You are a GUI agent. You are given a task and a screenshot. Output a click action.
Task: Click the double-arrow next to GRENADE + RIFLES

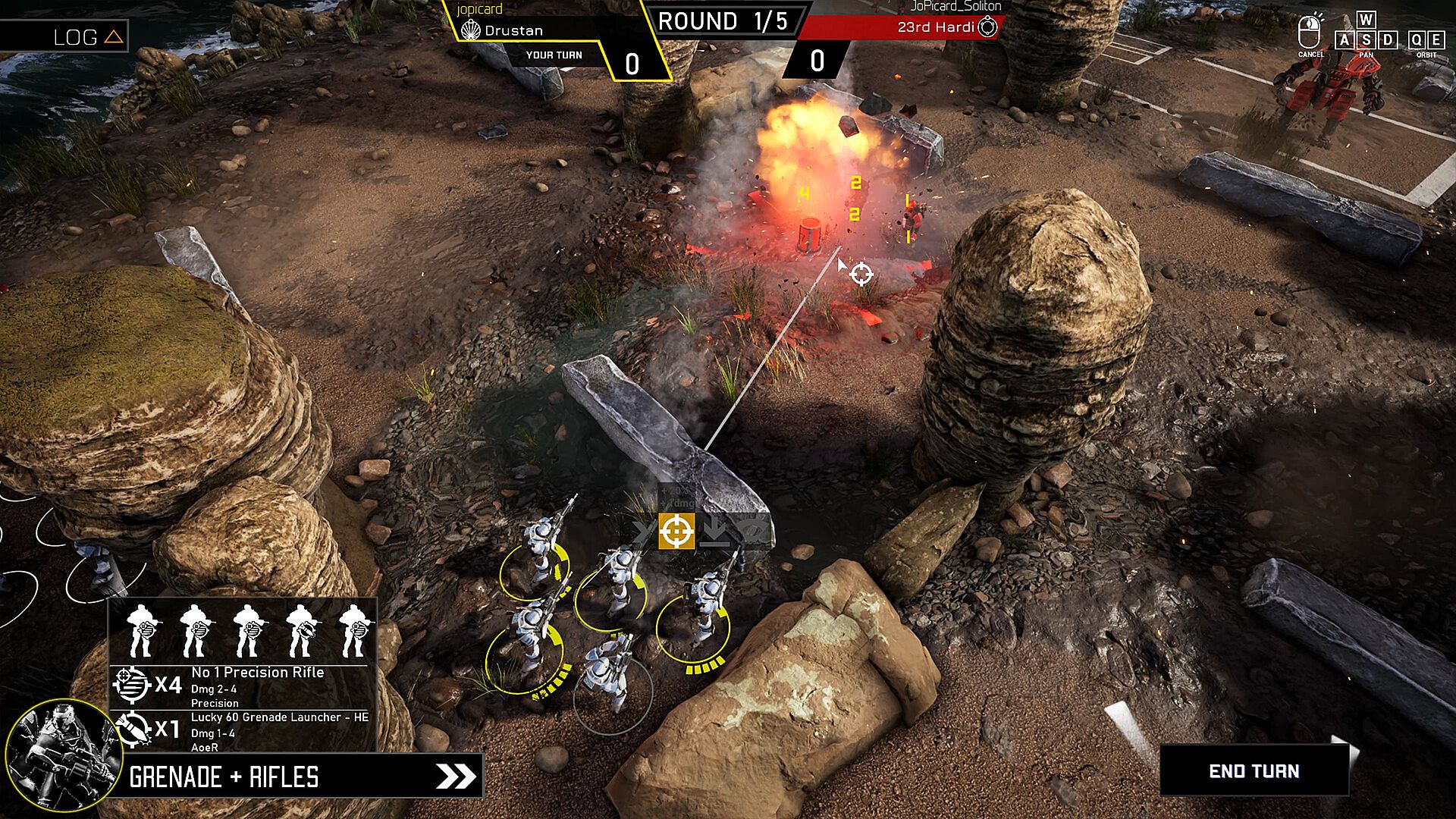pyautogui.click(x=457, y=776)
